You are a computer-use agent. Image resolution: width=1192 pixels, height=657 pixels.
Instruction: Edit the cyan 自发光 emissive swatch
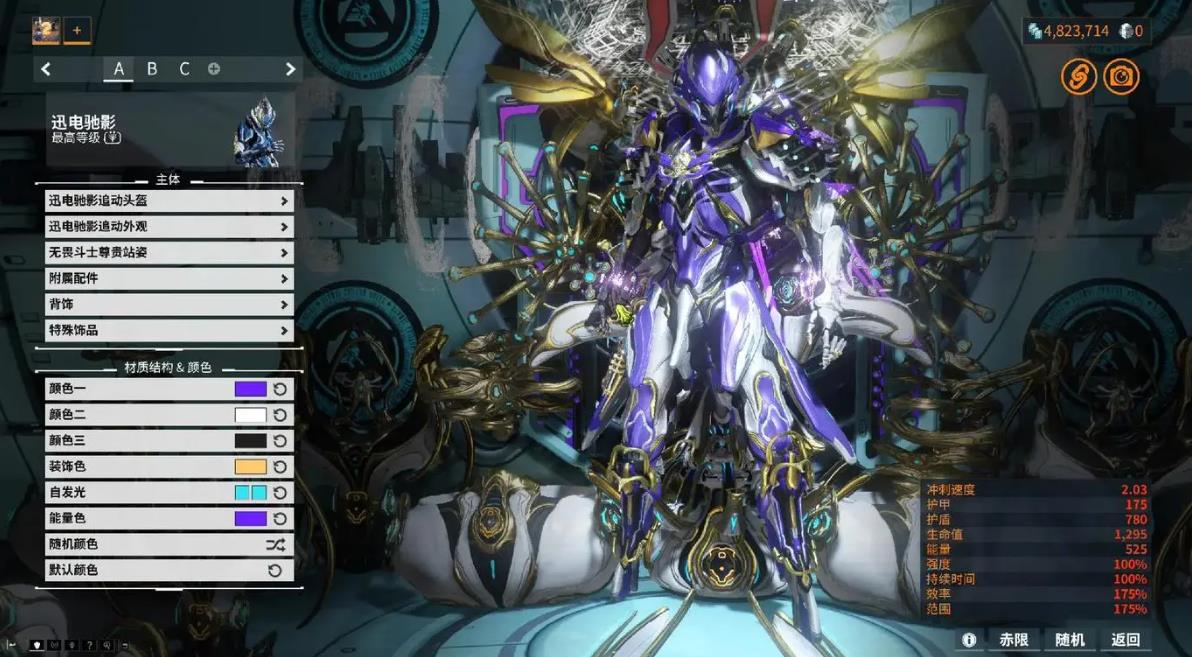250,493
